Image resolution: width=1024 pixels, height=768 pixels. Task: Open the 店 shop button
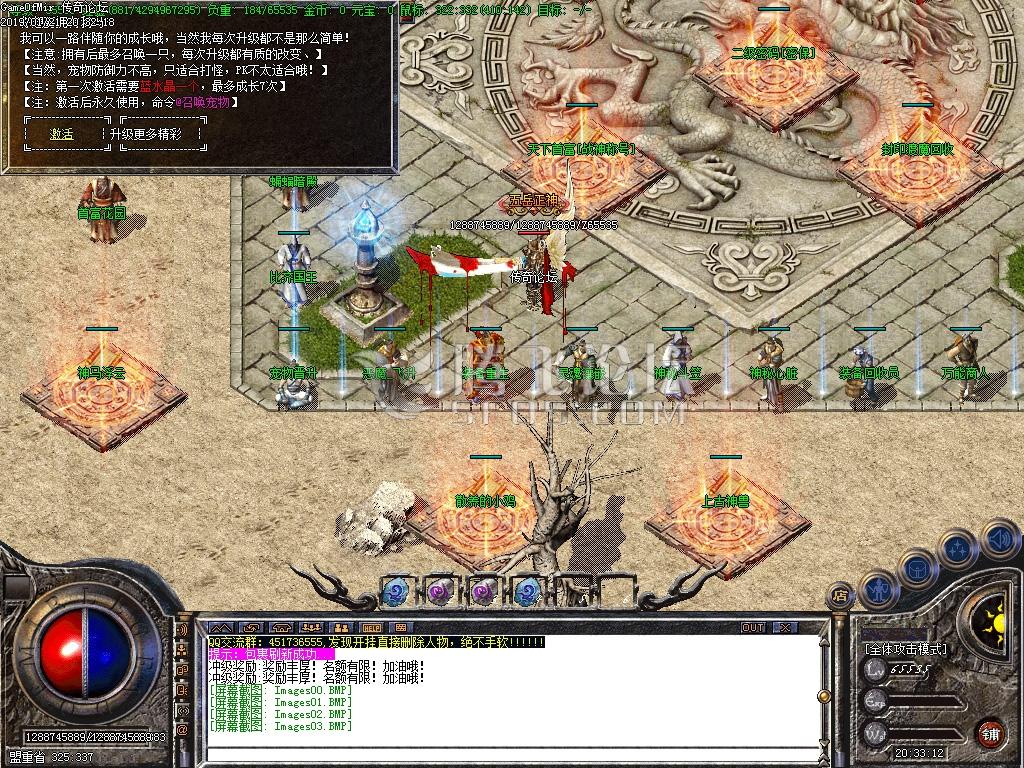[x=841, y=597]
